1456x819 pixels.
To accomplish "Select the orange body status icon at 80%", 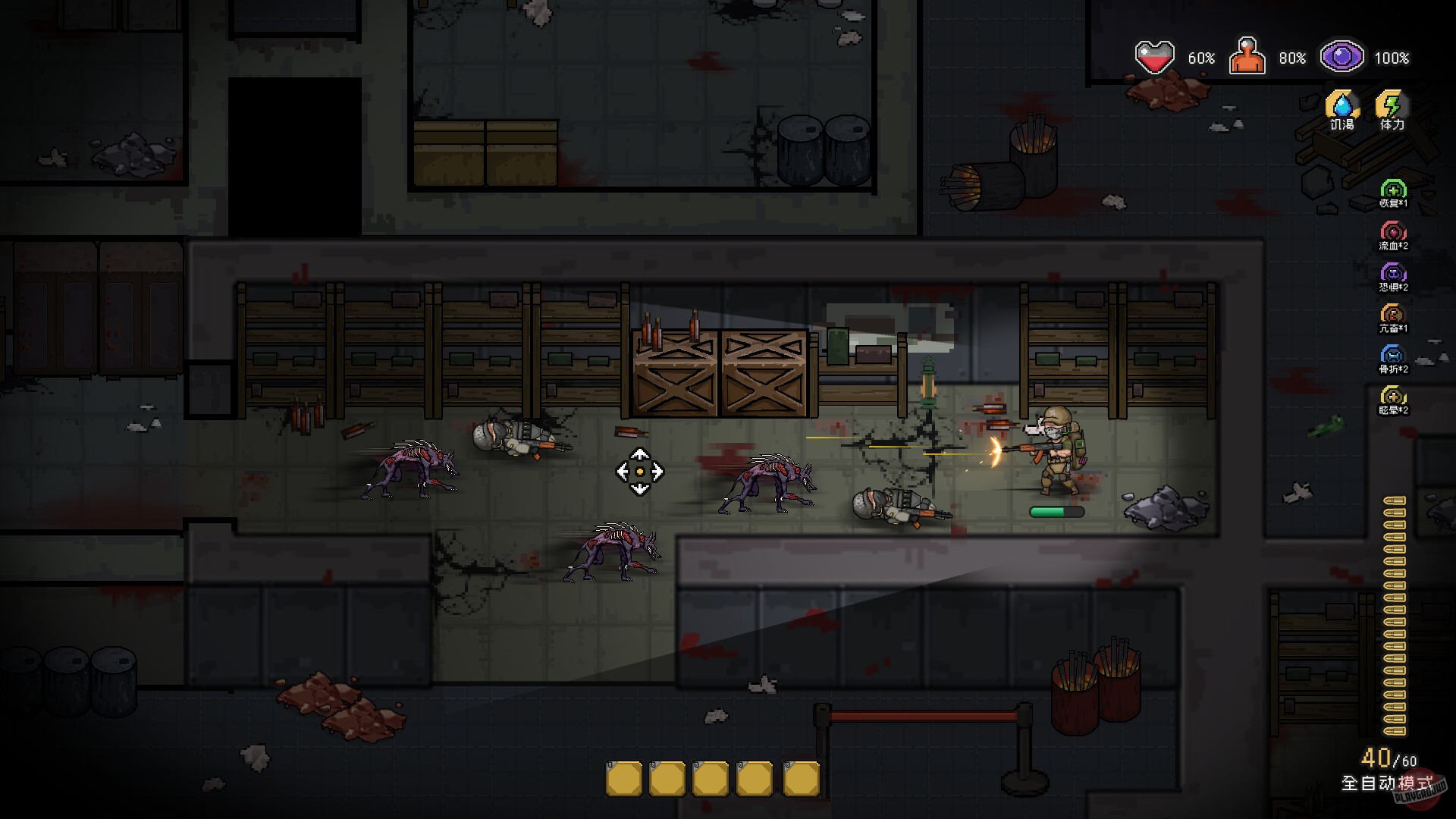I will [x=1249, y=55].
